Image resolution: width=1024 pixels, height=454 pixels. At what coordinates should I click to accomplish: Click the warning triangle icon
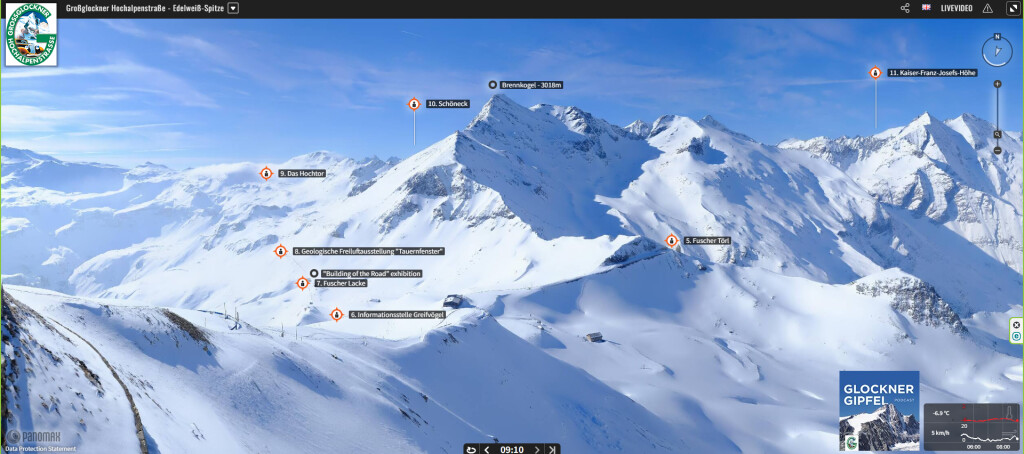pos(988,8)
